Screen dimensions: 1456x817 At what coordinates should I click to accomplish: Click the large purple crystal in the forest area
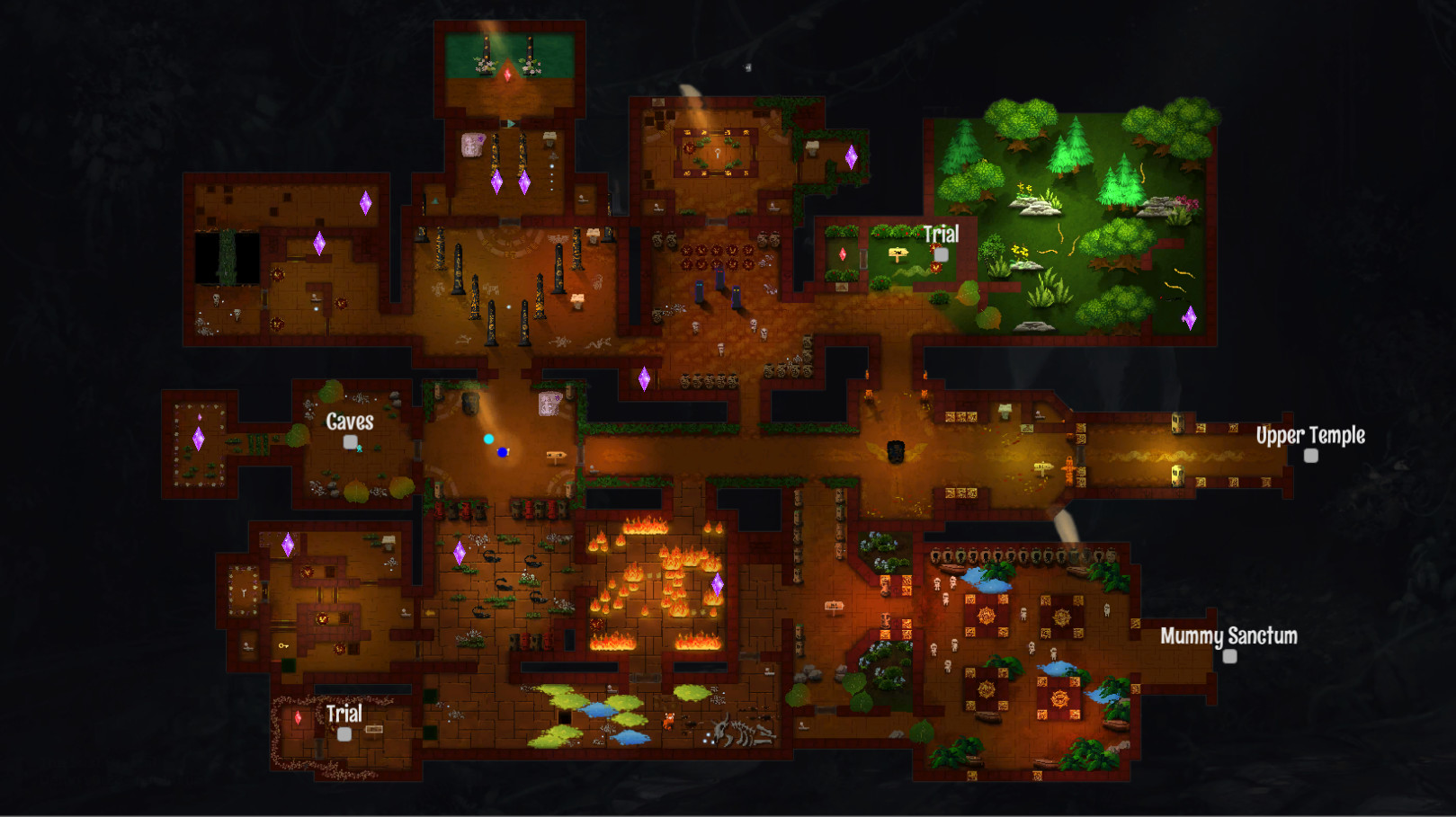[1192, 316]
